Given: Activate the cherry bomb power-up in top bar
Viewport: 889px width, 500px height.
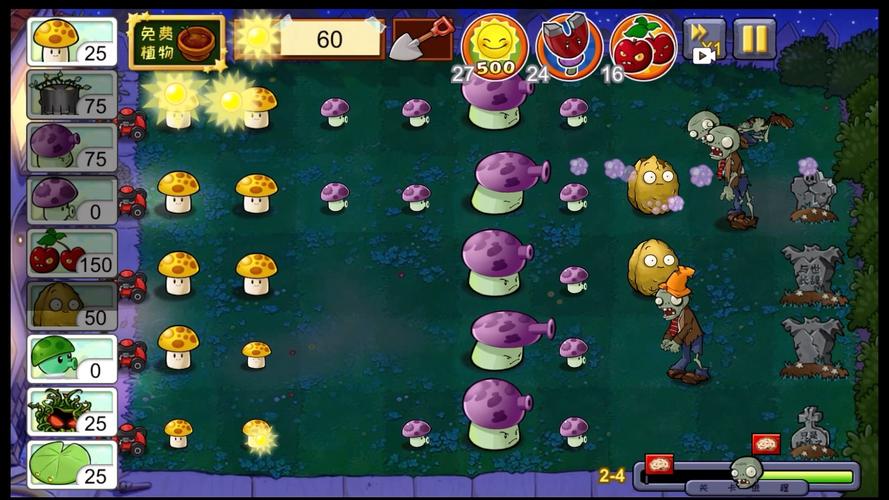Looking at the screenshot, I should [643, 45].
